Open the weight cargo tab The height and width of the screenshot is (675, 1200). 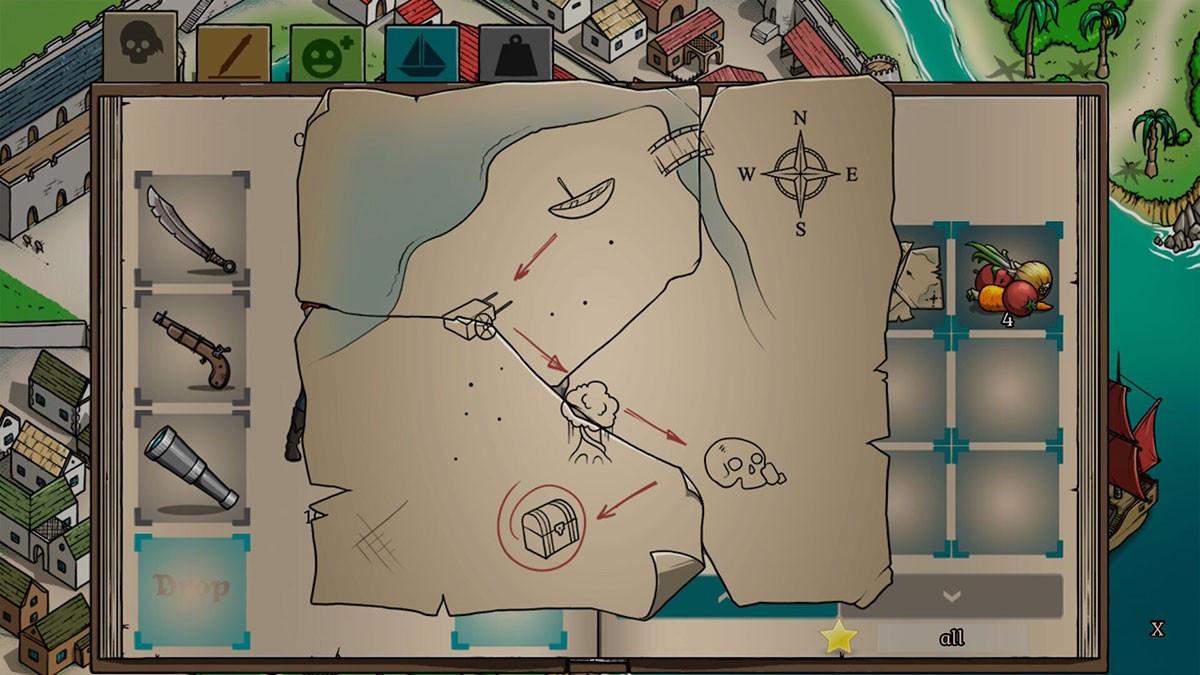point(515,54)
